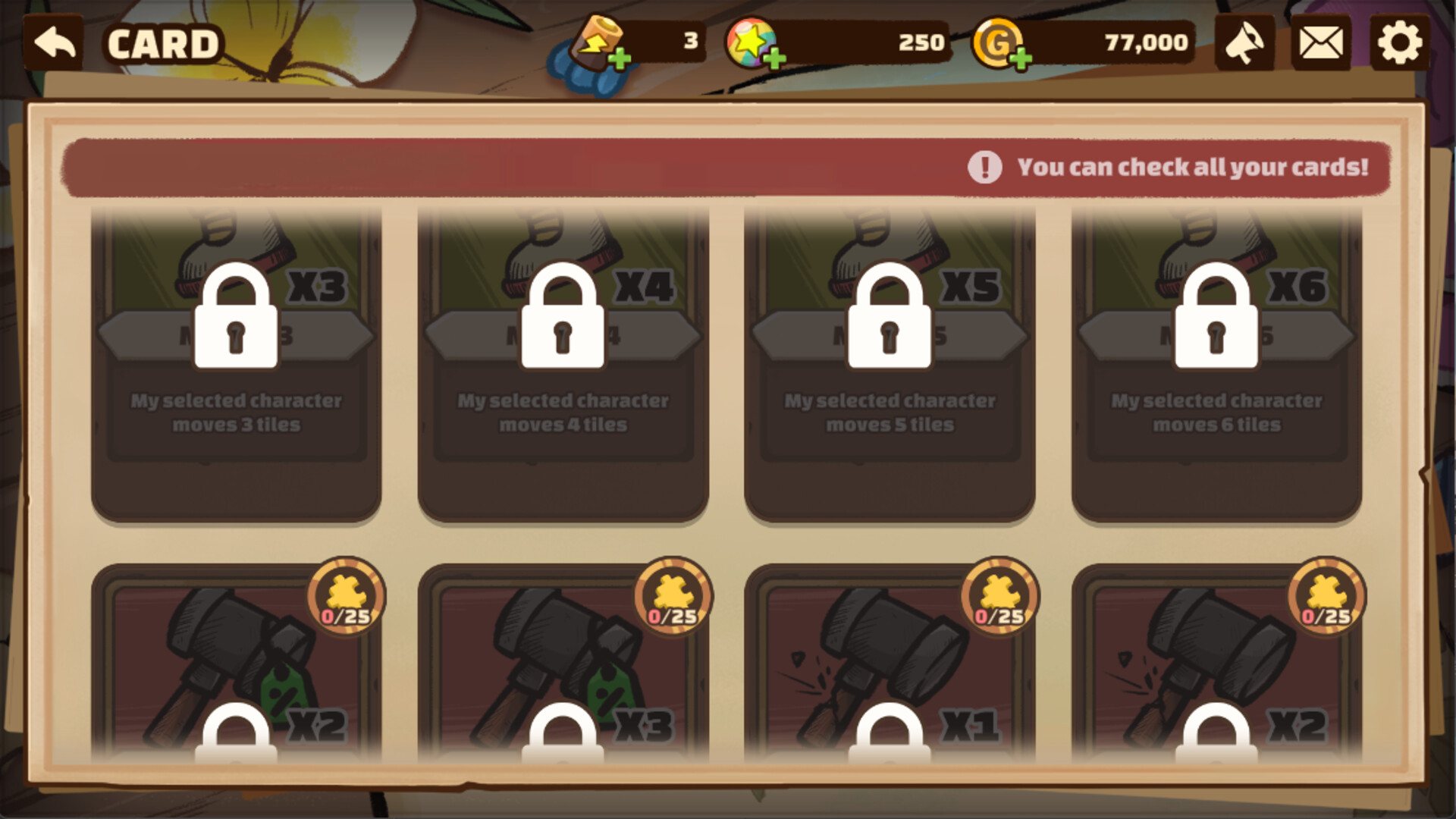Tap the lock icon on the X5 card
1456x819 pixels.
[891, 315]
